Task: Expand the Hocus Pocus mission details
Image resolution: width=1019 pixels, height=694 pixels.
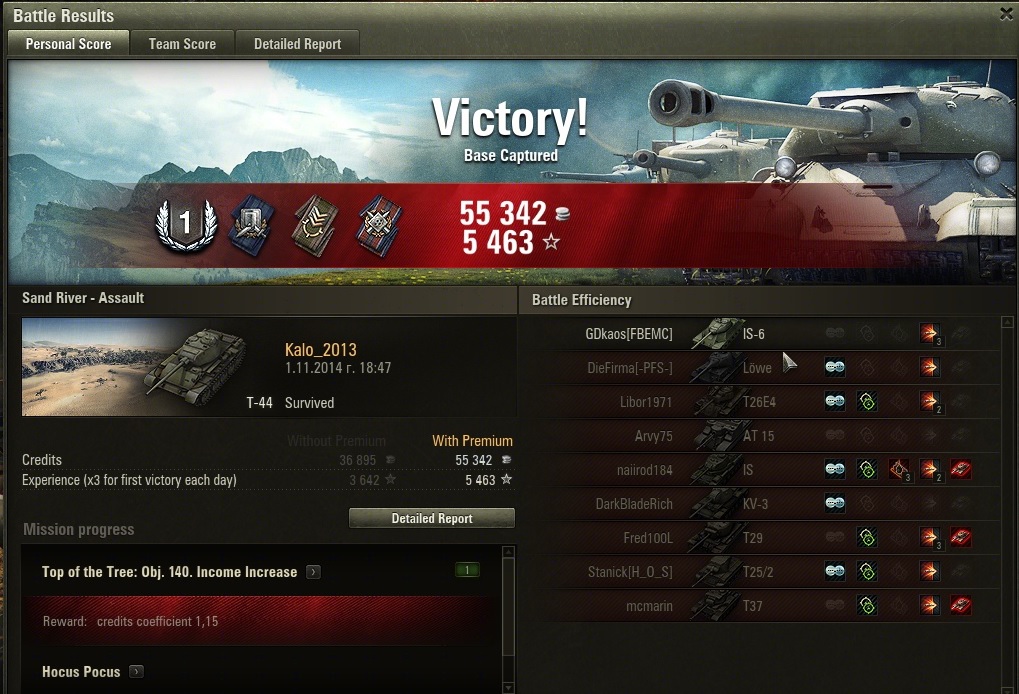Action: [137, 672]
